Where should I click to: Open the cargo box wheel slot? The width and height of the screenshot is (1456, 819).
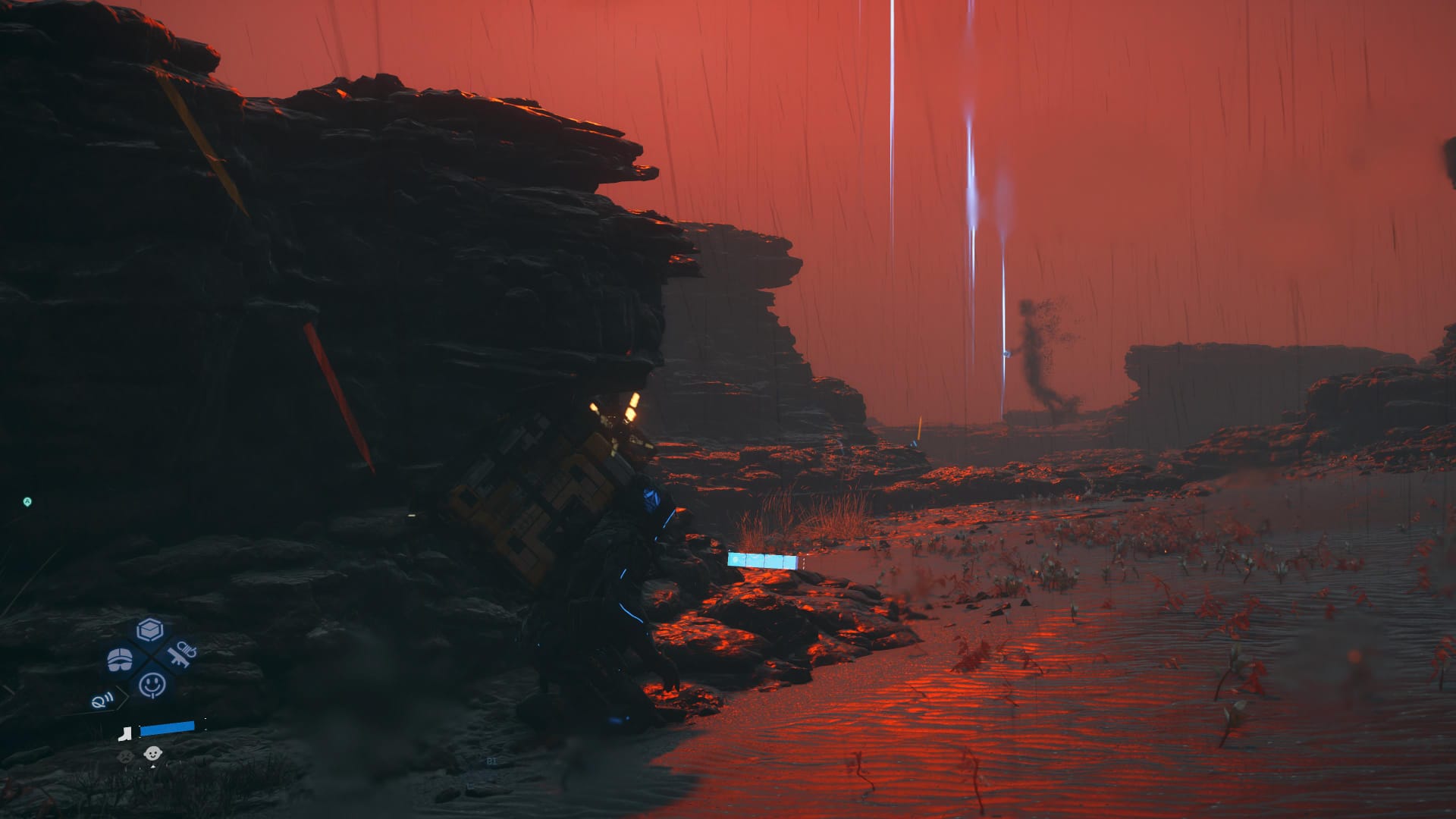(150, 630)
